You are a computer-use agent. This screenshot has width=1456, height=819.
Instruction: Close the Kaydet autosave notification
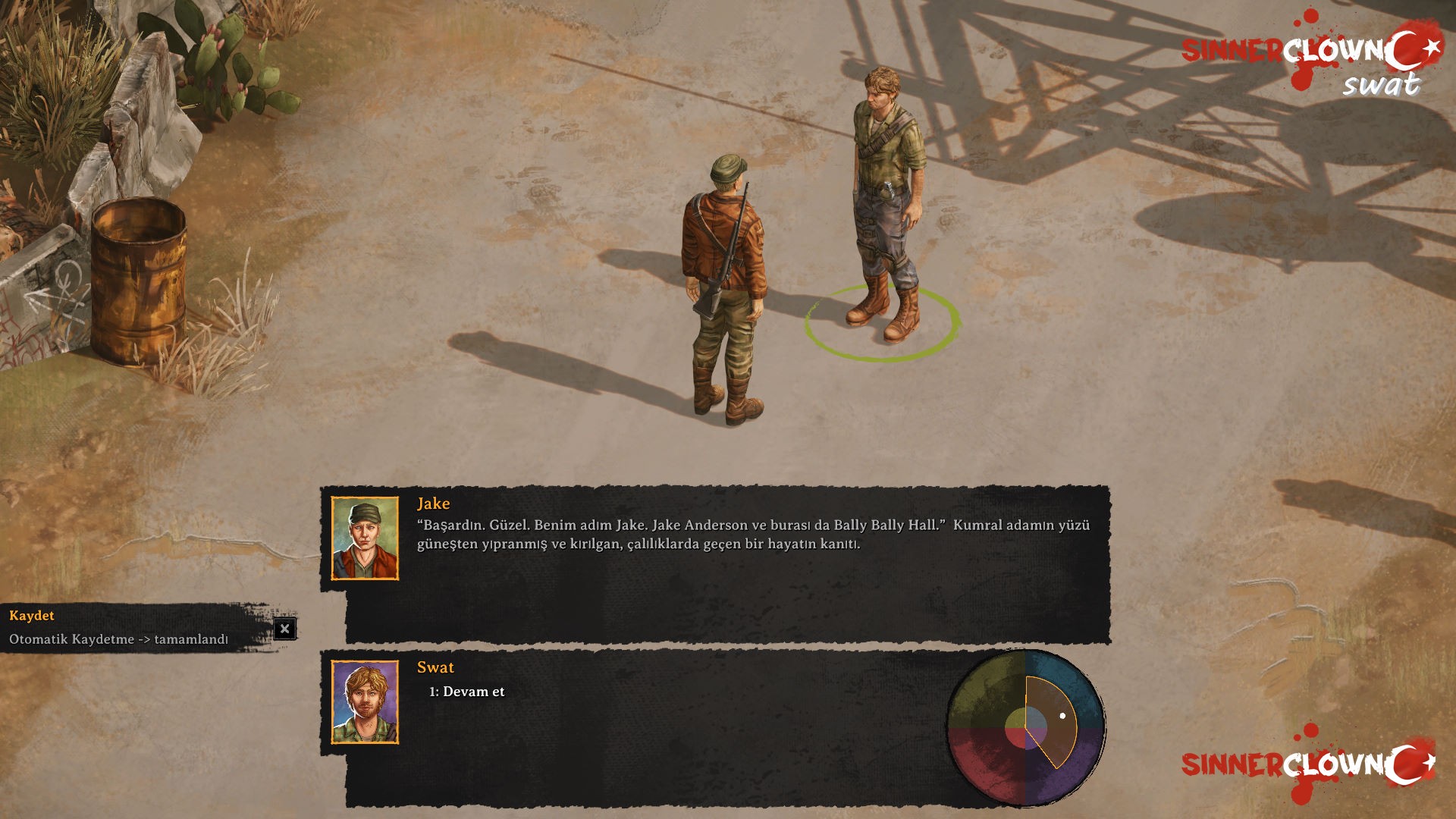pyautogui.click(x=284, y=629)
